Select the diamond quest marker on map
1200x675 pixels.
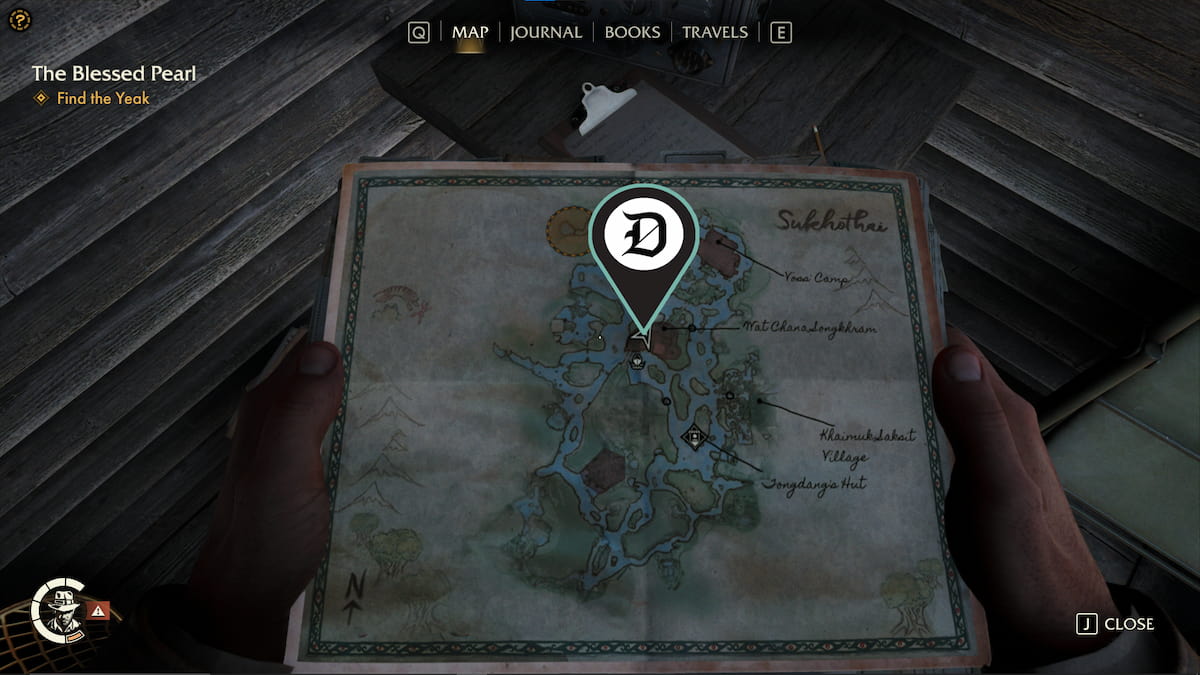tap(695, 437)
